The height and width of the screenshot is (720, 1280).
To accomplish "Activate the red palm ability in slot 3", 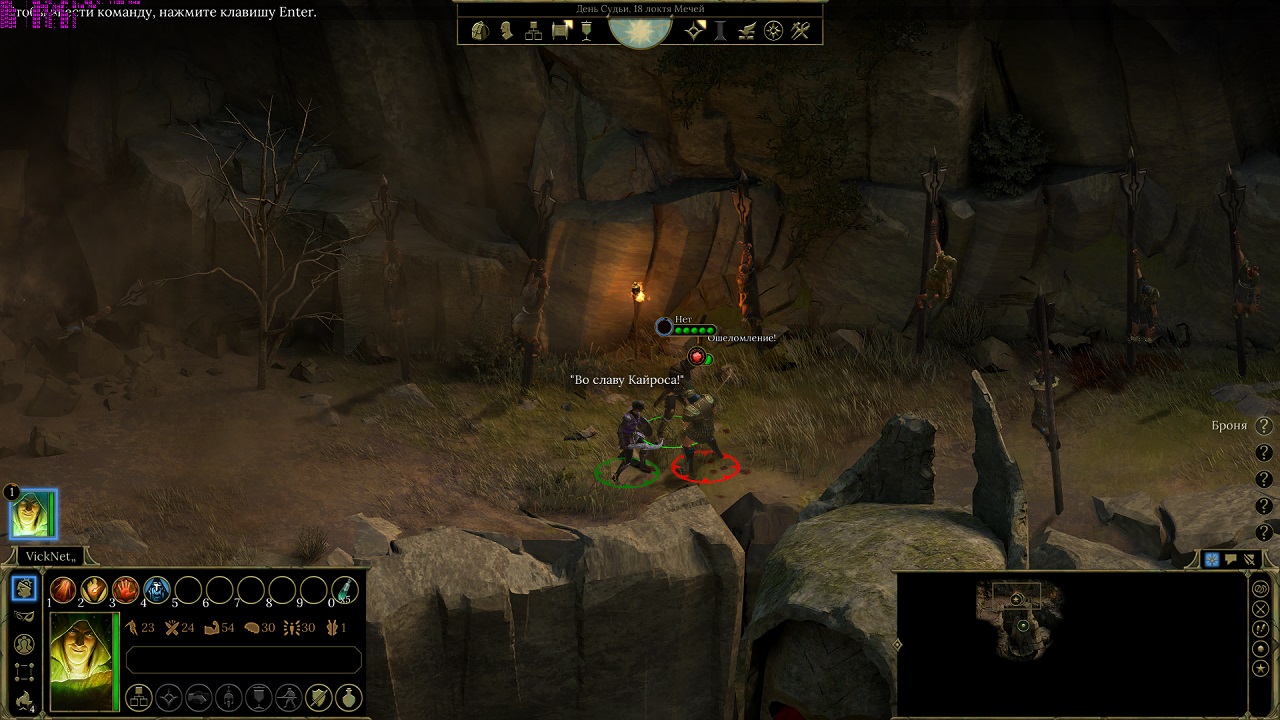I will click(x=125, y=590).
